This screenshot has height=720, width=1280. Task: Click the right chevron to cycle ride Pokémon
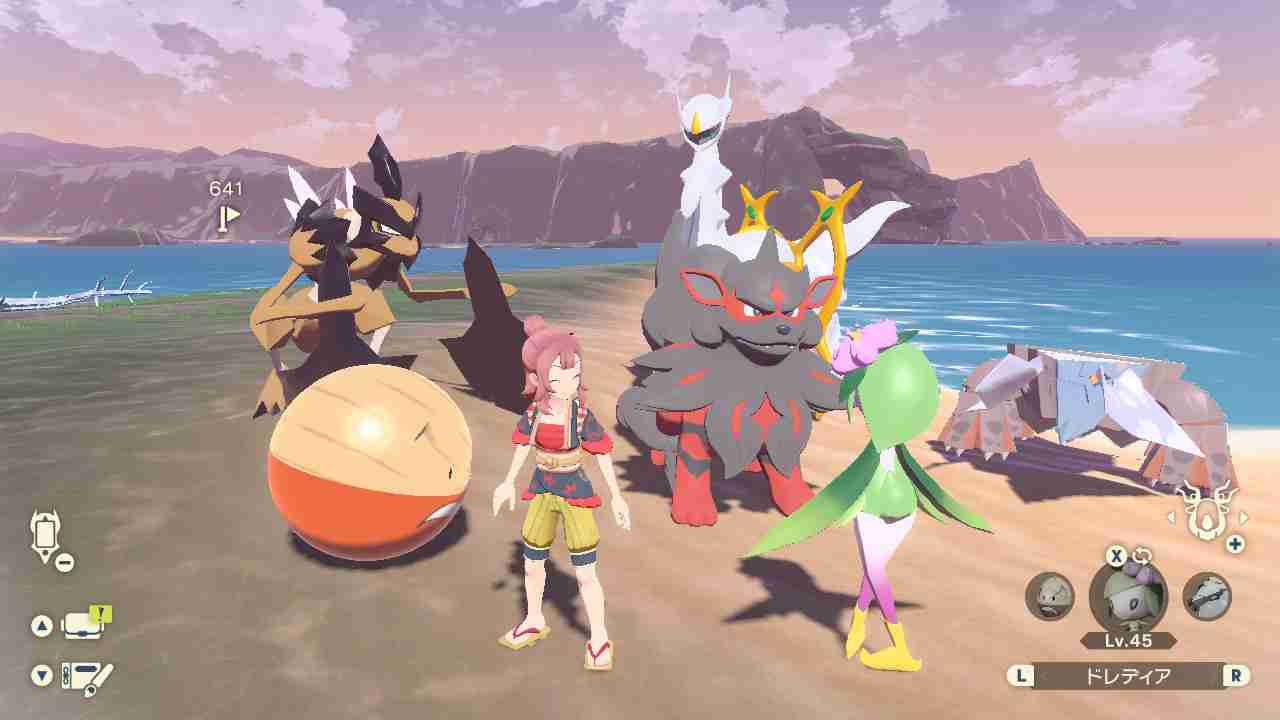1243,517
